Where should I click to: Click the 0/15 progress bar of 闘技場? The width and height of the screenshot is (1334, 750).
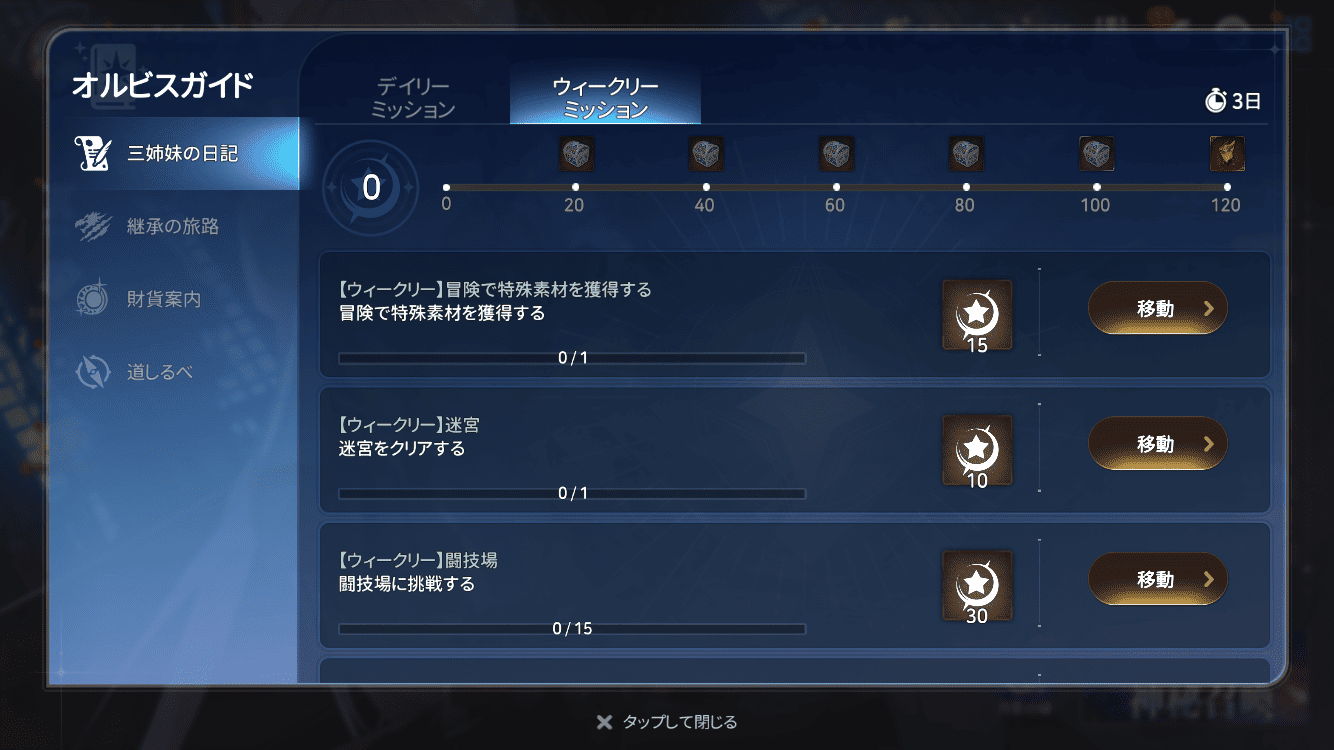pyautogui.click(x=572, y=629)
